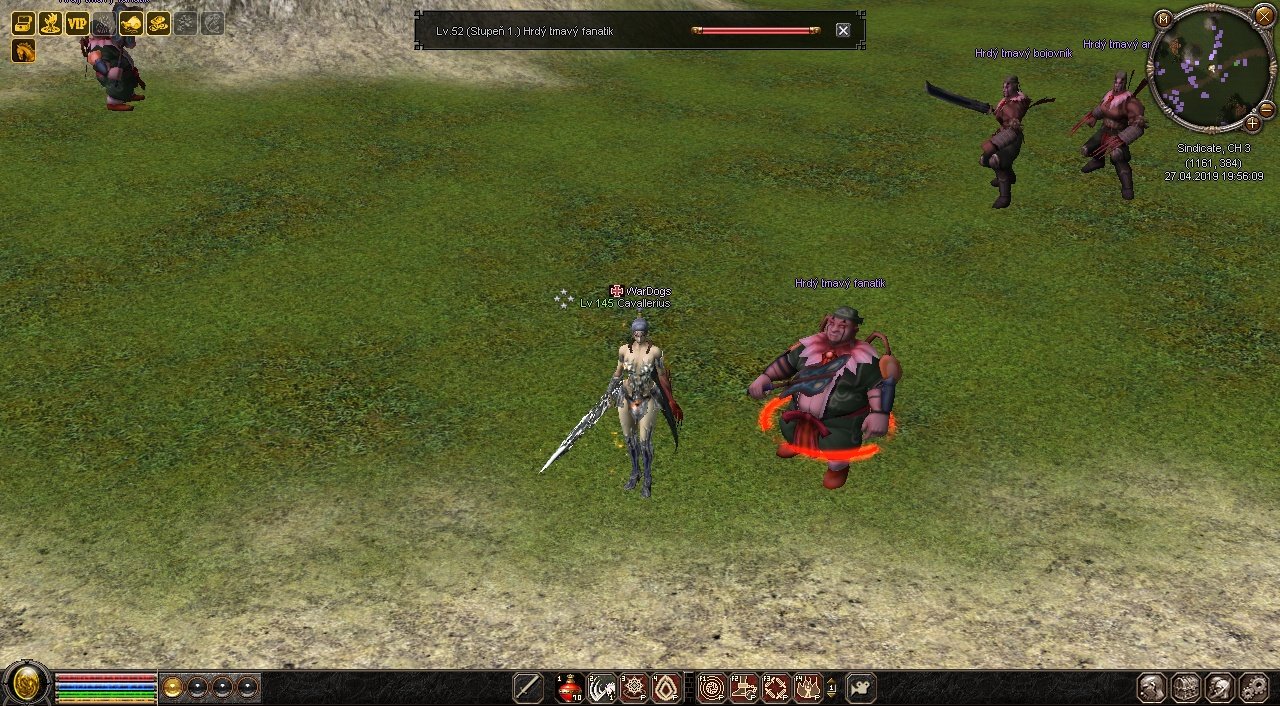Zoom in the minimap
Screen dimensions: 1280x706
pyautogui.click(x=1252, y=124)
